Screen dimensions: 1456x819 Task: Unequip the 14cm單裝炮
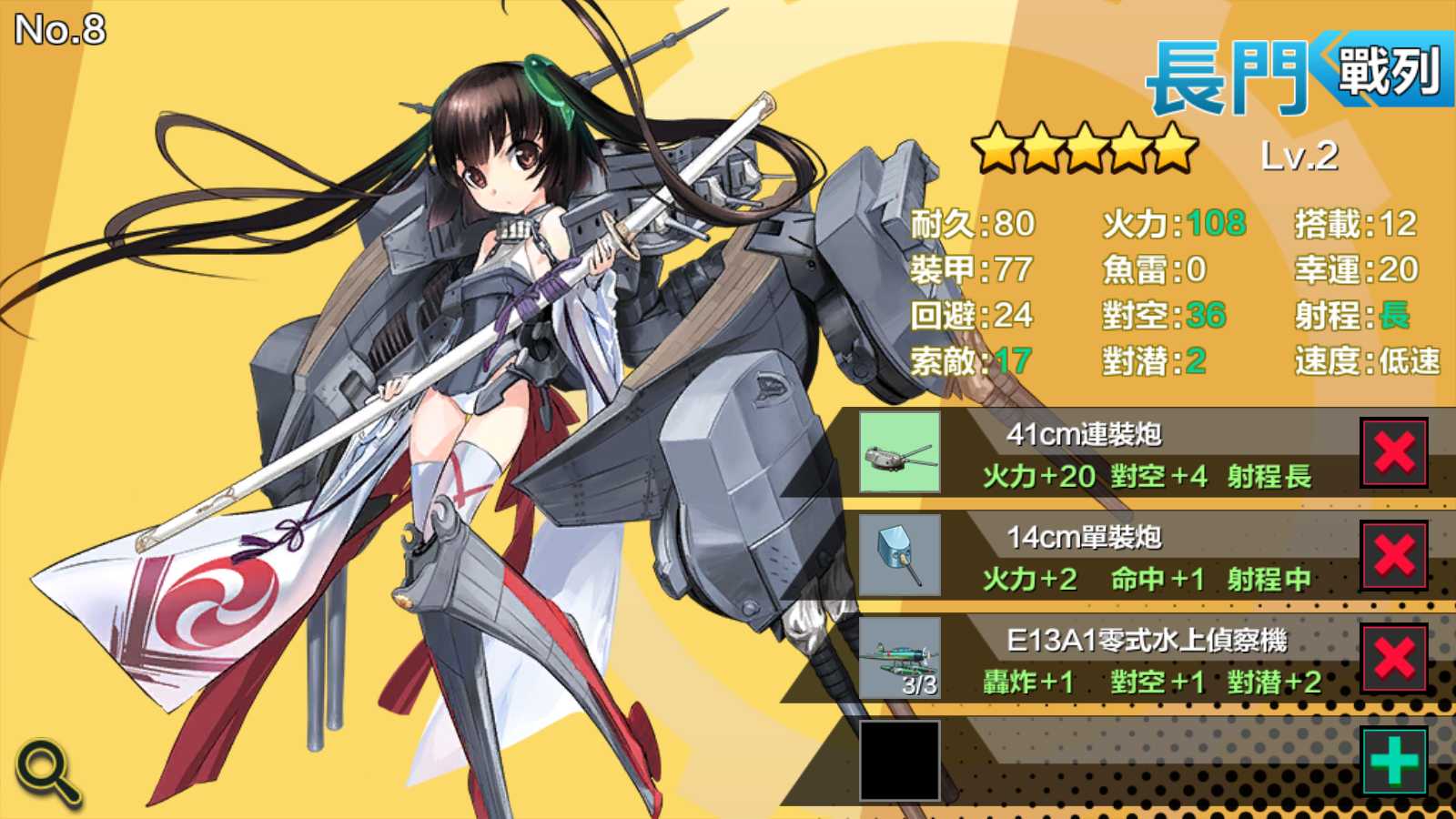[x=1394, y=555]
